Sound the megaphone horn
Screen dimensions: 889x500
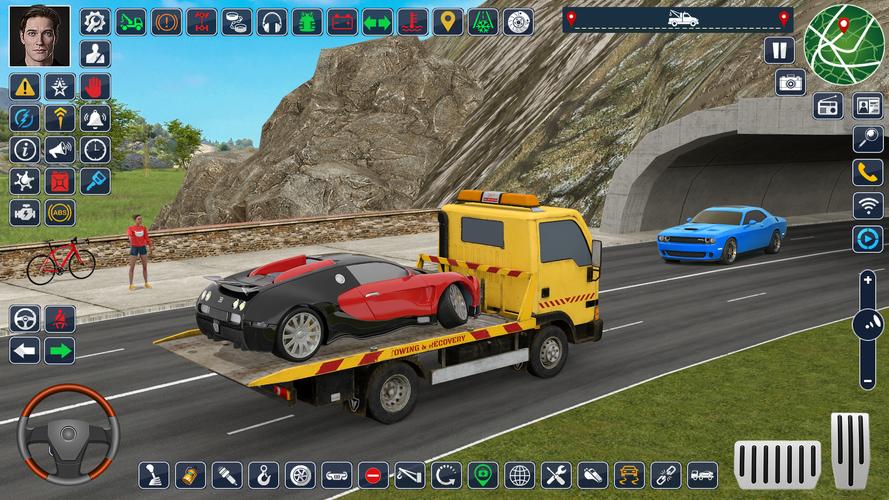(60, 150)
